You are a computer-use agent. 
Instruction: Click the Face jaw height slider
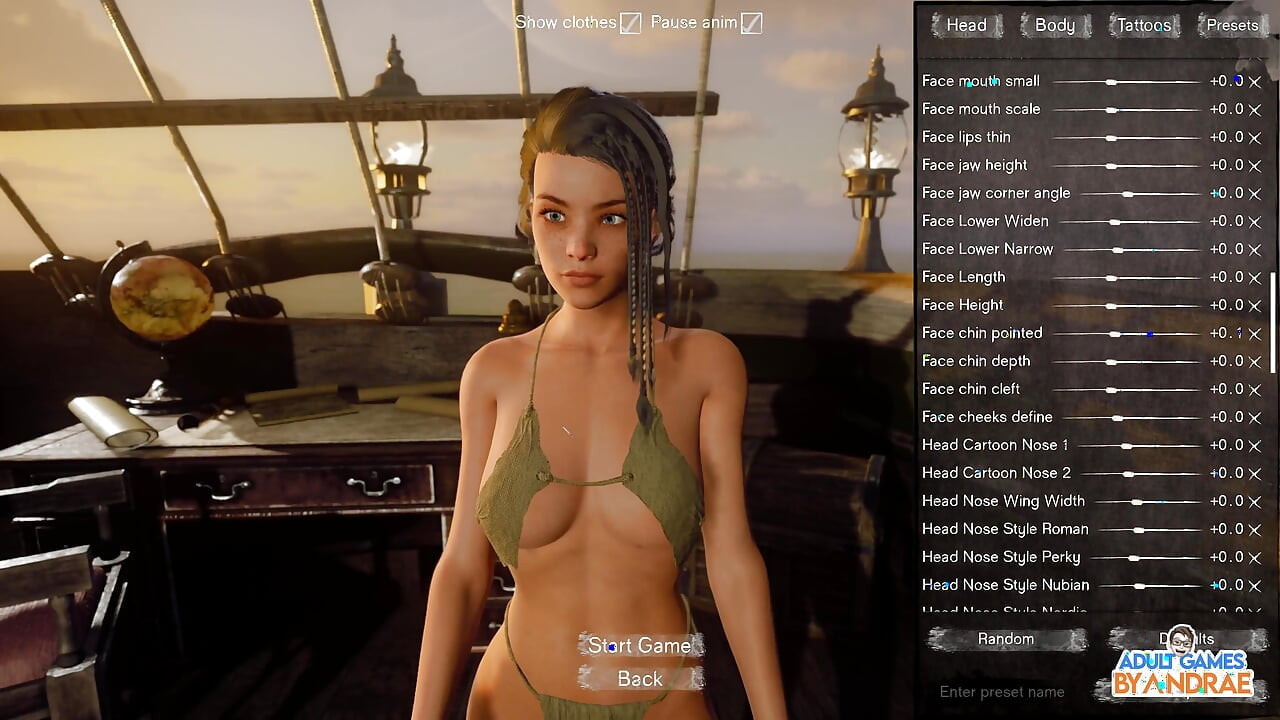point(1111,166)
